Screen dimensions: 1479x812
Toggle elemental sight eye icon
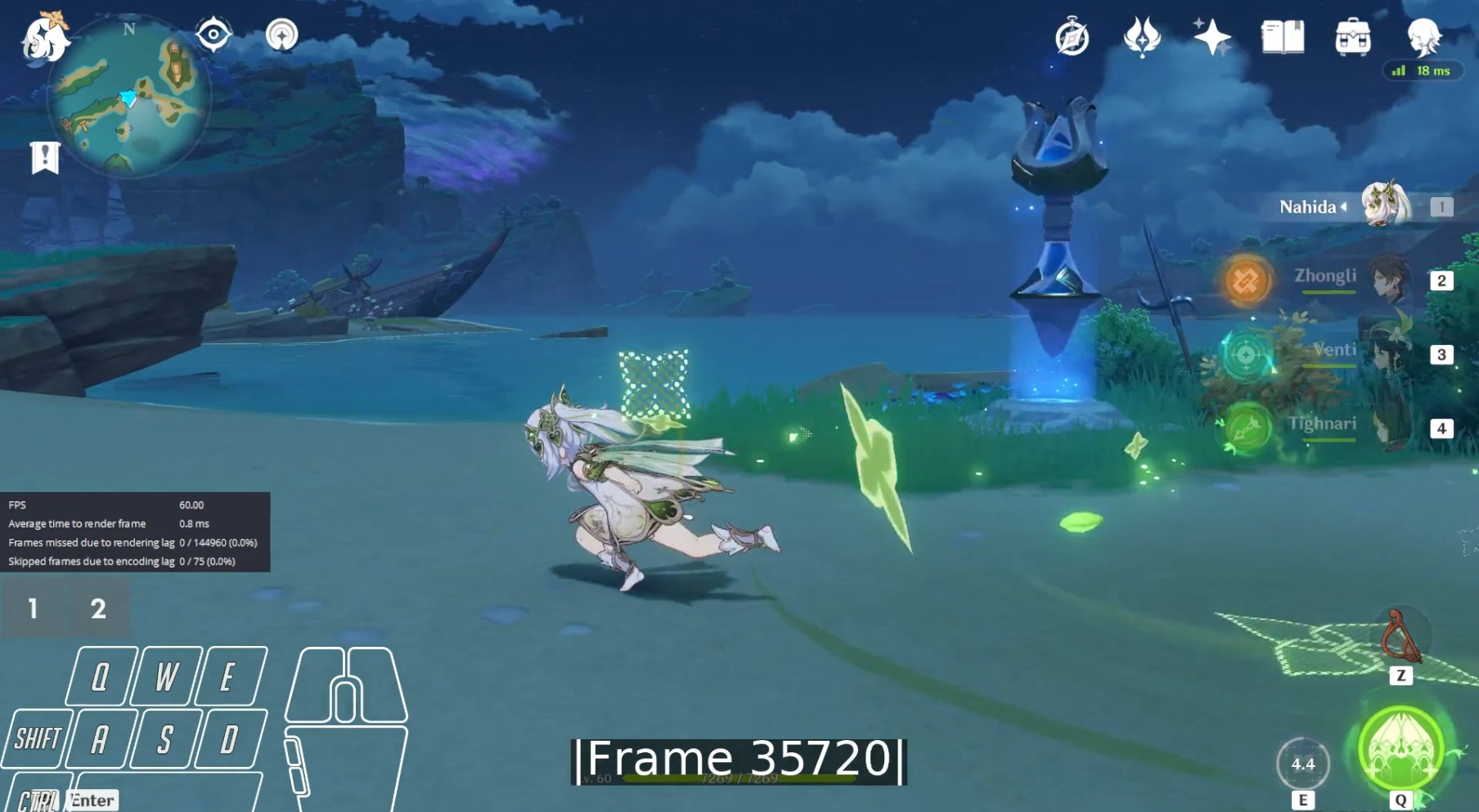tap(213, 35)
